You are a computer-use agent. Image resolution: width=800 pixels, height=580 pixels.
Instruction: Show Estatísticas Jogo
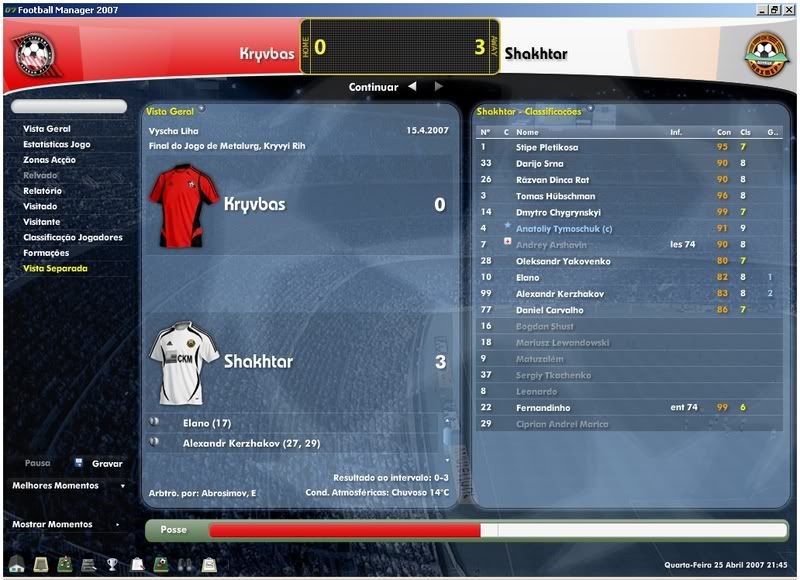pyautogui.click(x=57, y=144)
